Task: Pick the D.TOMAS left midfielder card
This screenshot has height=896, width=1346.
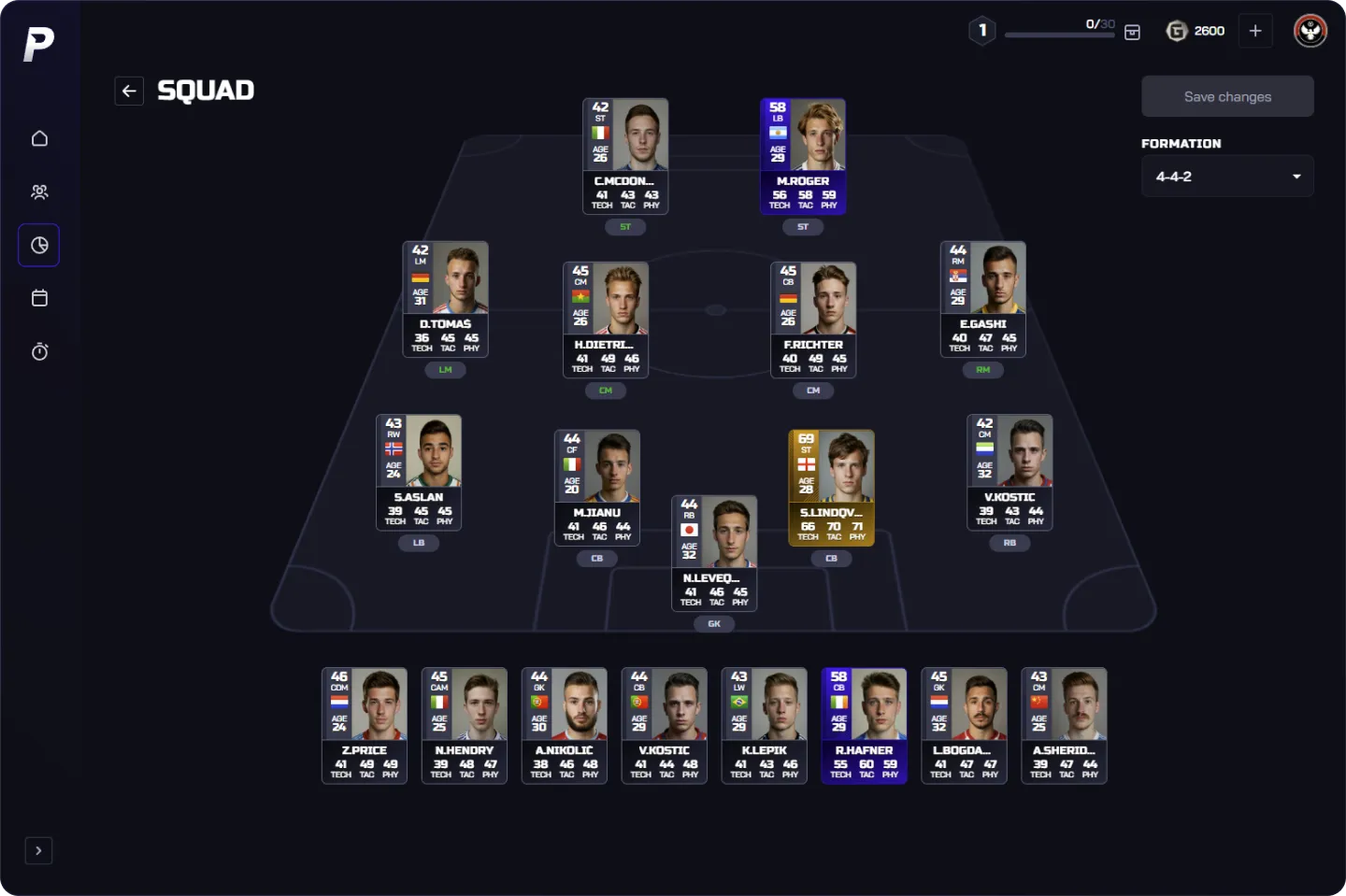Action: [445, 299]
